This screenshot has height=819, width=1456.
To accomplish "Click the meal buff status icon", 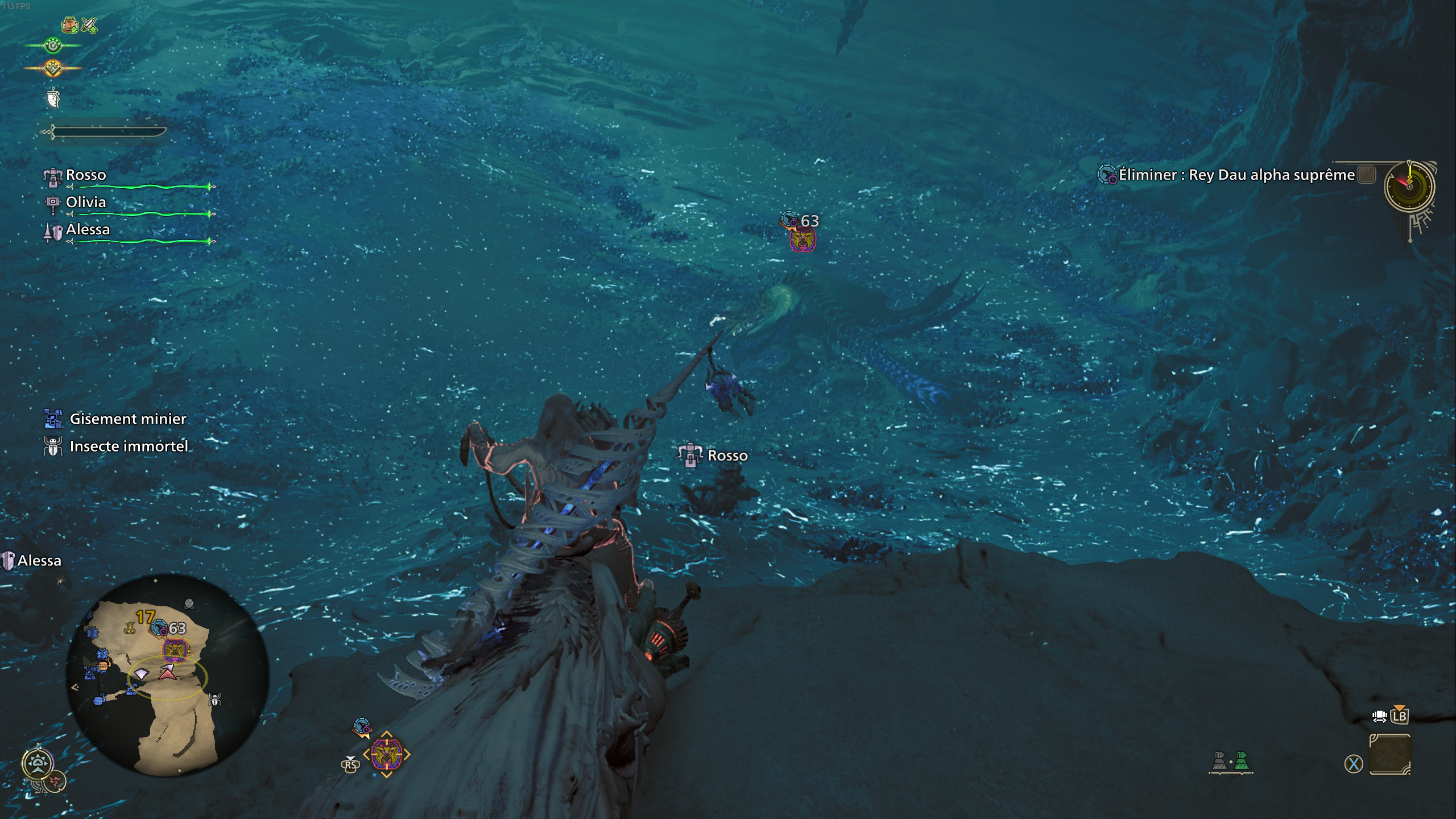I will pos(70,25).
